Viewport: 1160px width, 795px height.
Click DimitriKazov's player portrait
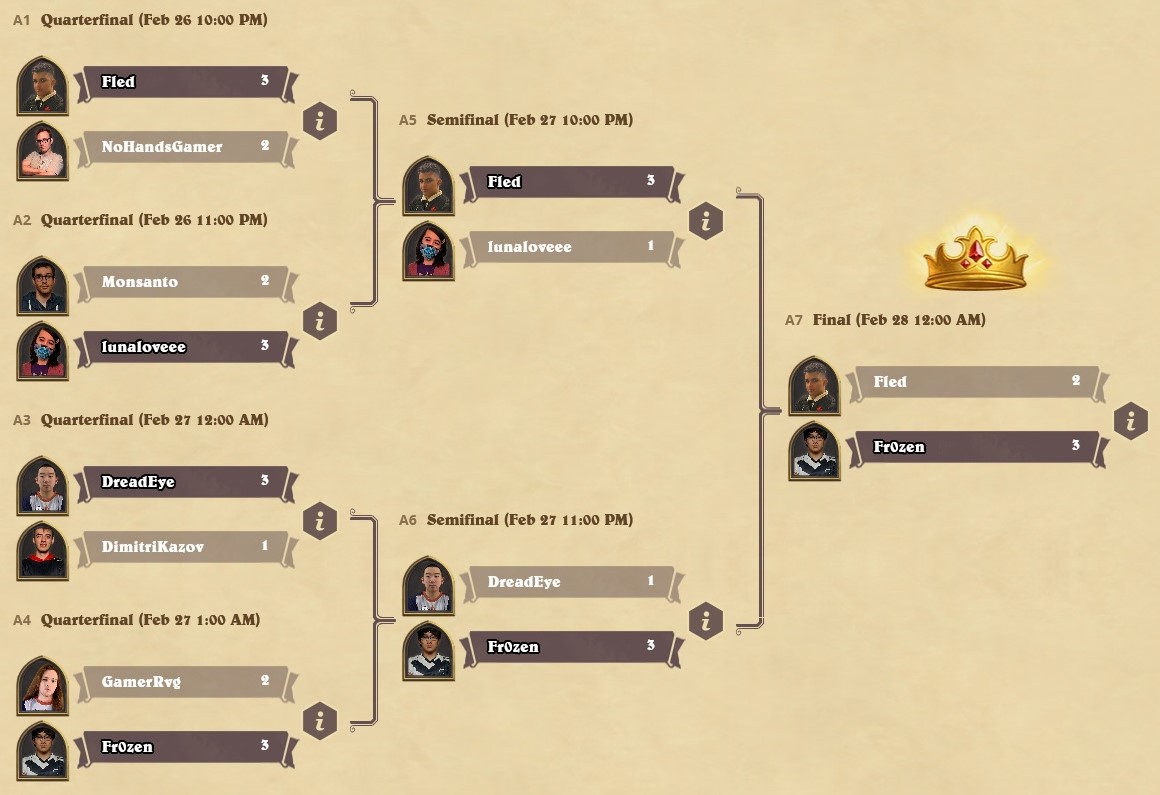click(43, 551)
